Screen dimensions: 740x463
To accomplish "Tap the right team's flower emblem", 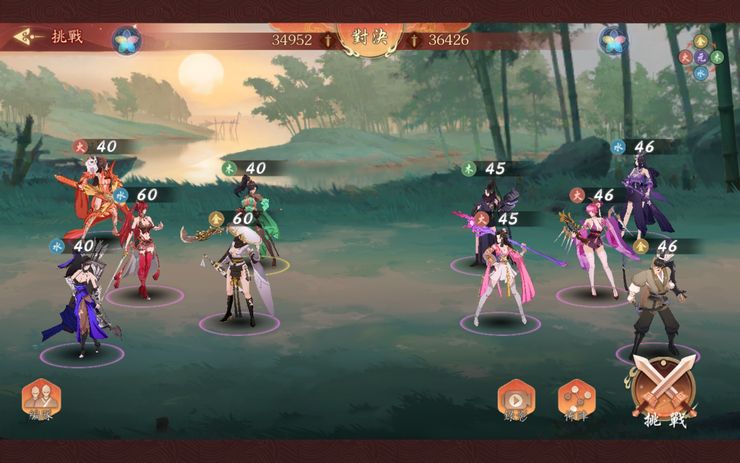I will click(613, 40).
